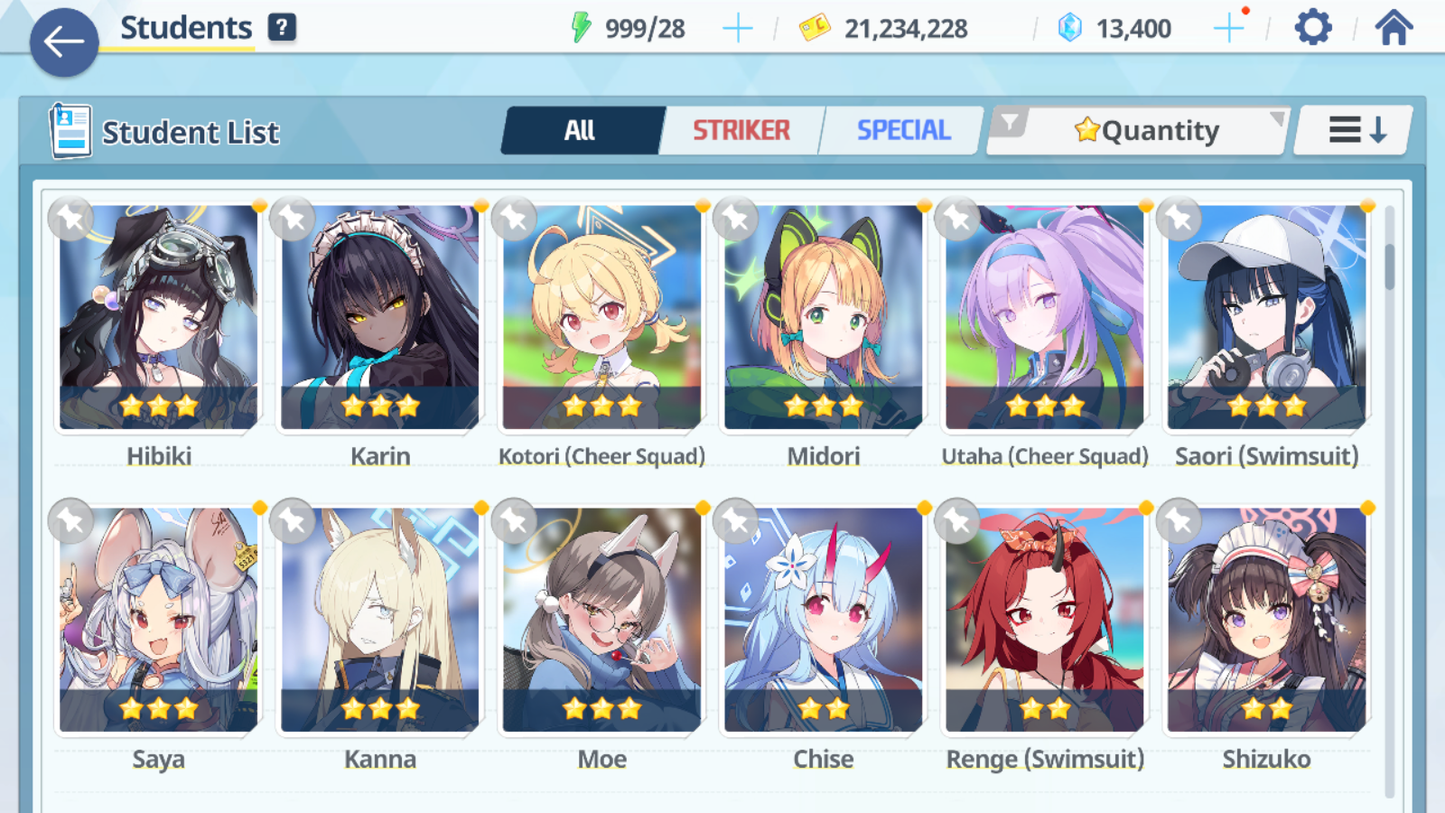This screenshot has height=813, width=1445.
Task: Click the AP lightning bolt icon
Action: 583,28
